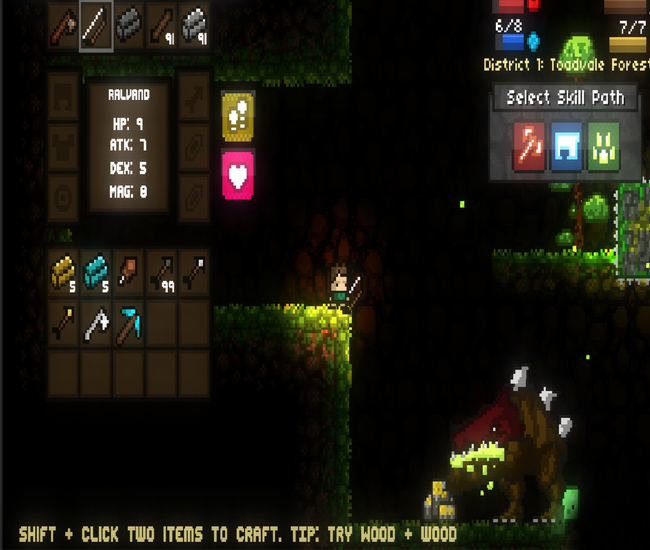Select the gold-tipped arrow in inventory

[65, 322]
